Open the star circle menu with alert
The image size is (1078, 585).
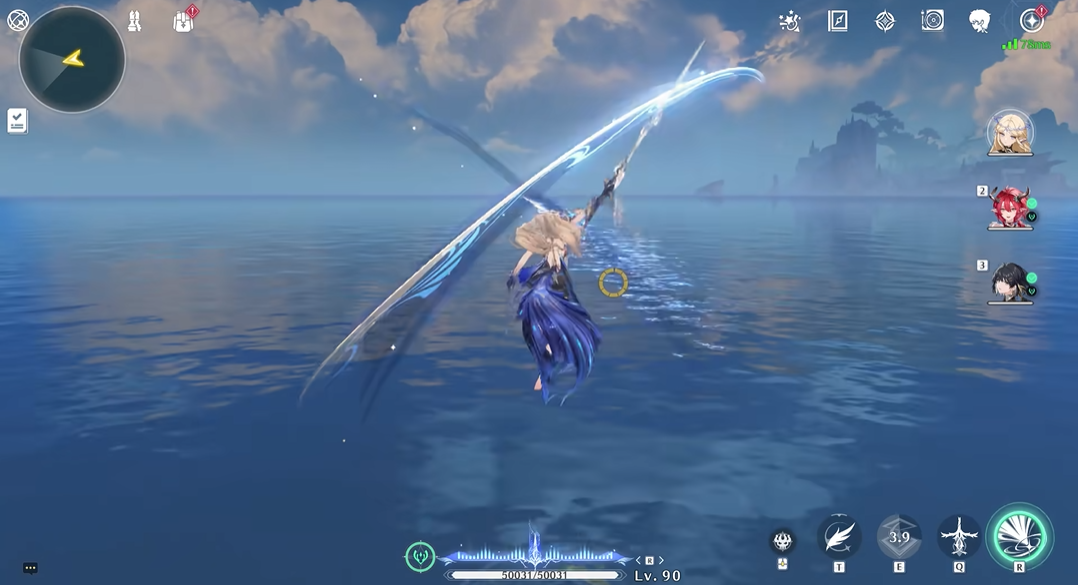coord(1031,21)
